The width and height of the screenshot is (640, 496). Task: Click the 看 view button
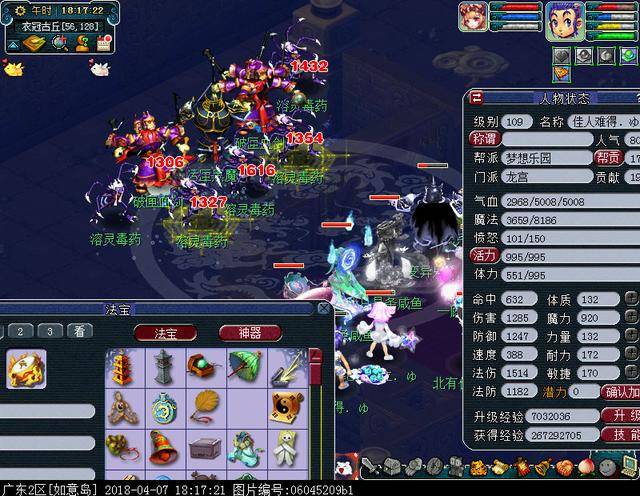pyautogui.click(x=80, y=331)
